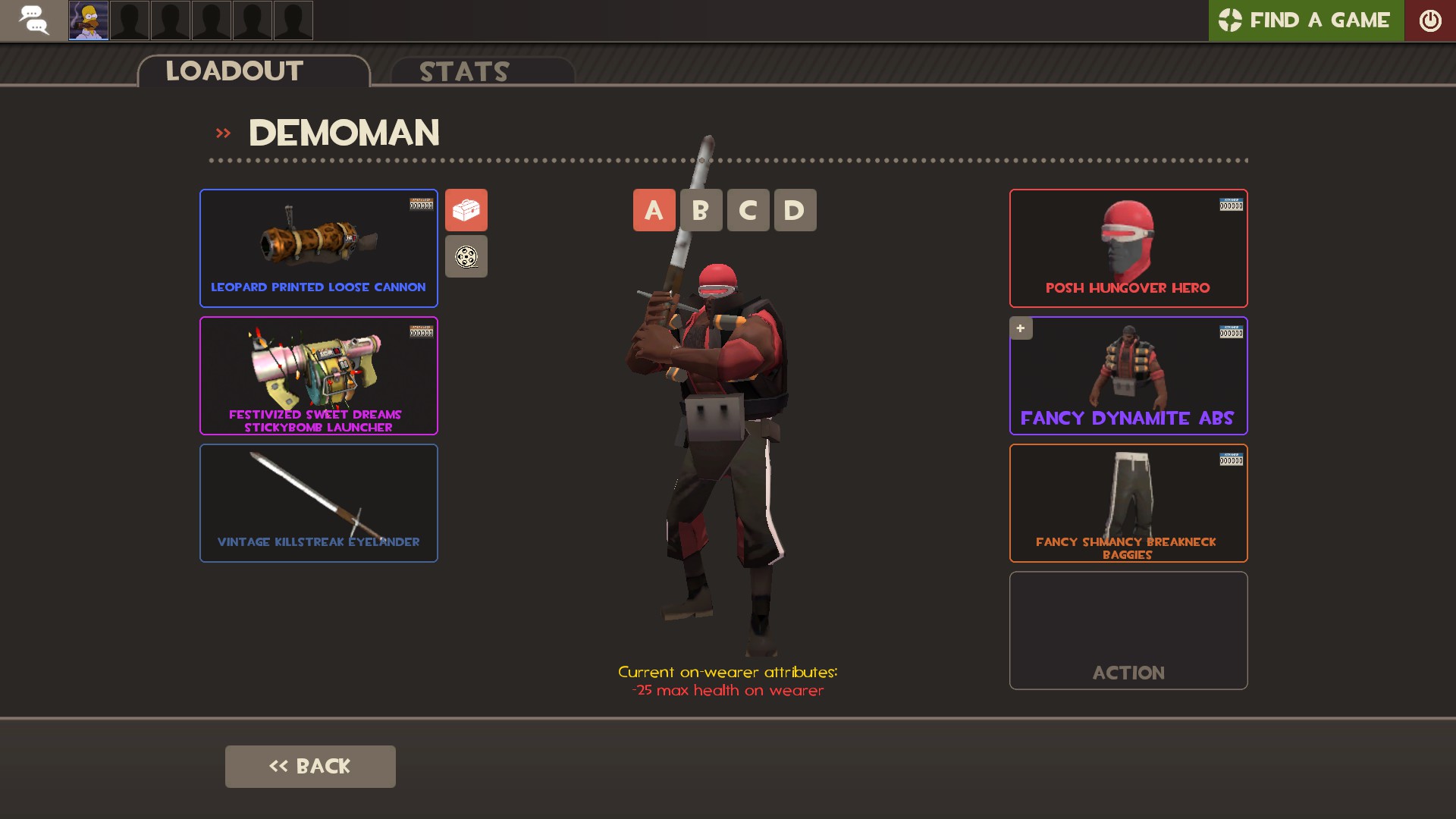Open the empty Action slot
This screenshot has width=1456, height=819.
coord(1128,630)
